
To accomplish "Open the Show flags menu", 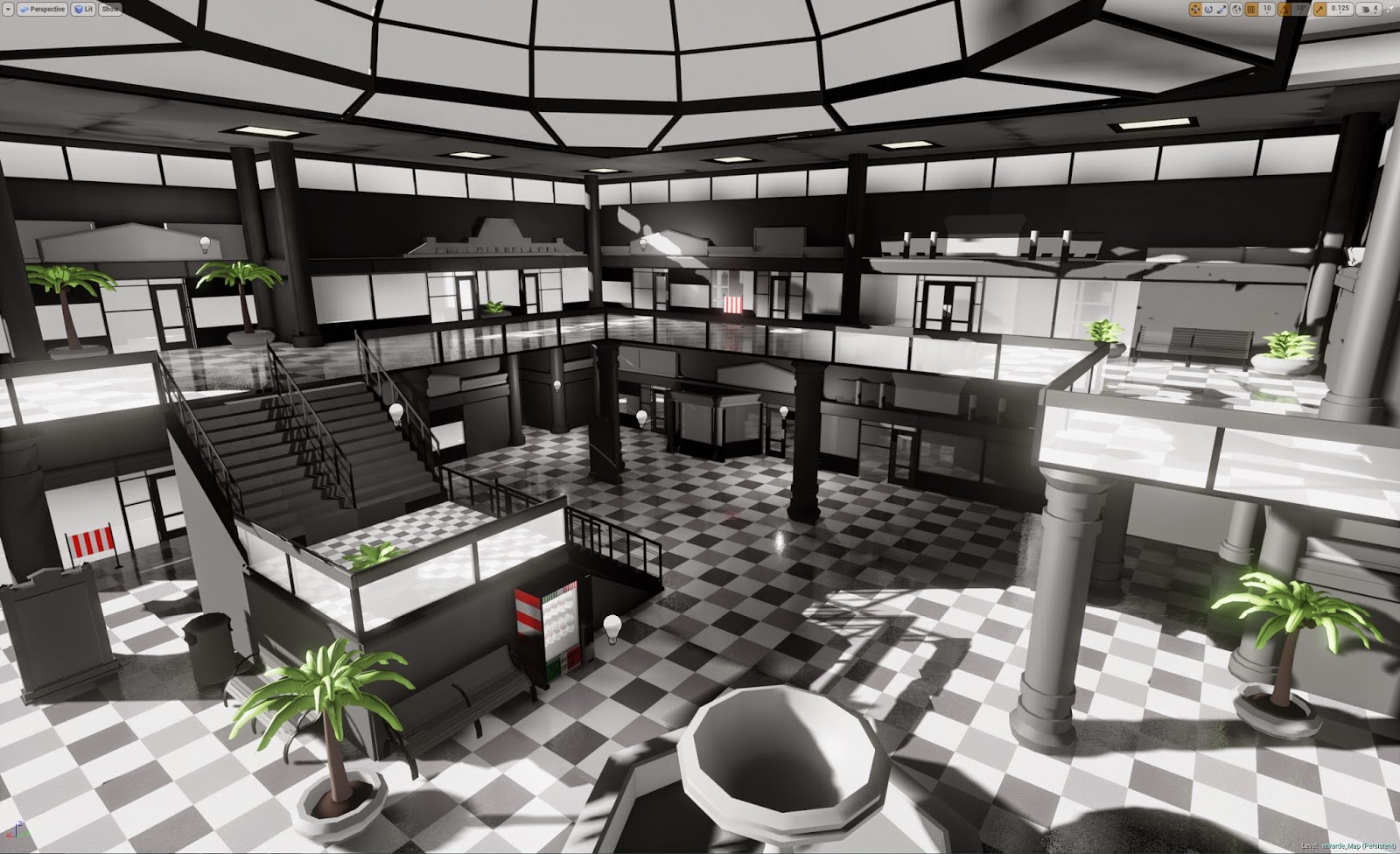I will [x=108, y=9].
